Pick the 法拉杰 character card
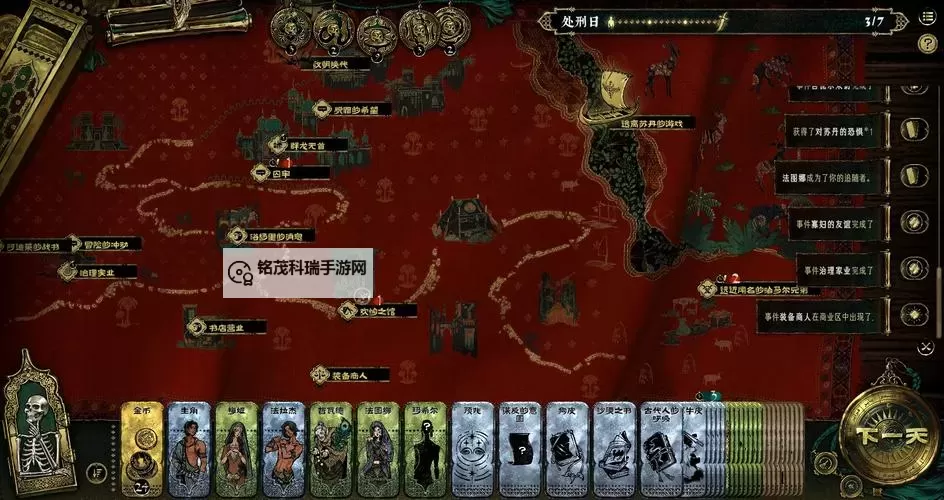The width and height of the screenshot is (944, 500). point(283,448)
